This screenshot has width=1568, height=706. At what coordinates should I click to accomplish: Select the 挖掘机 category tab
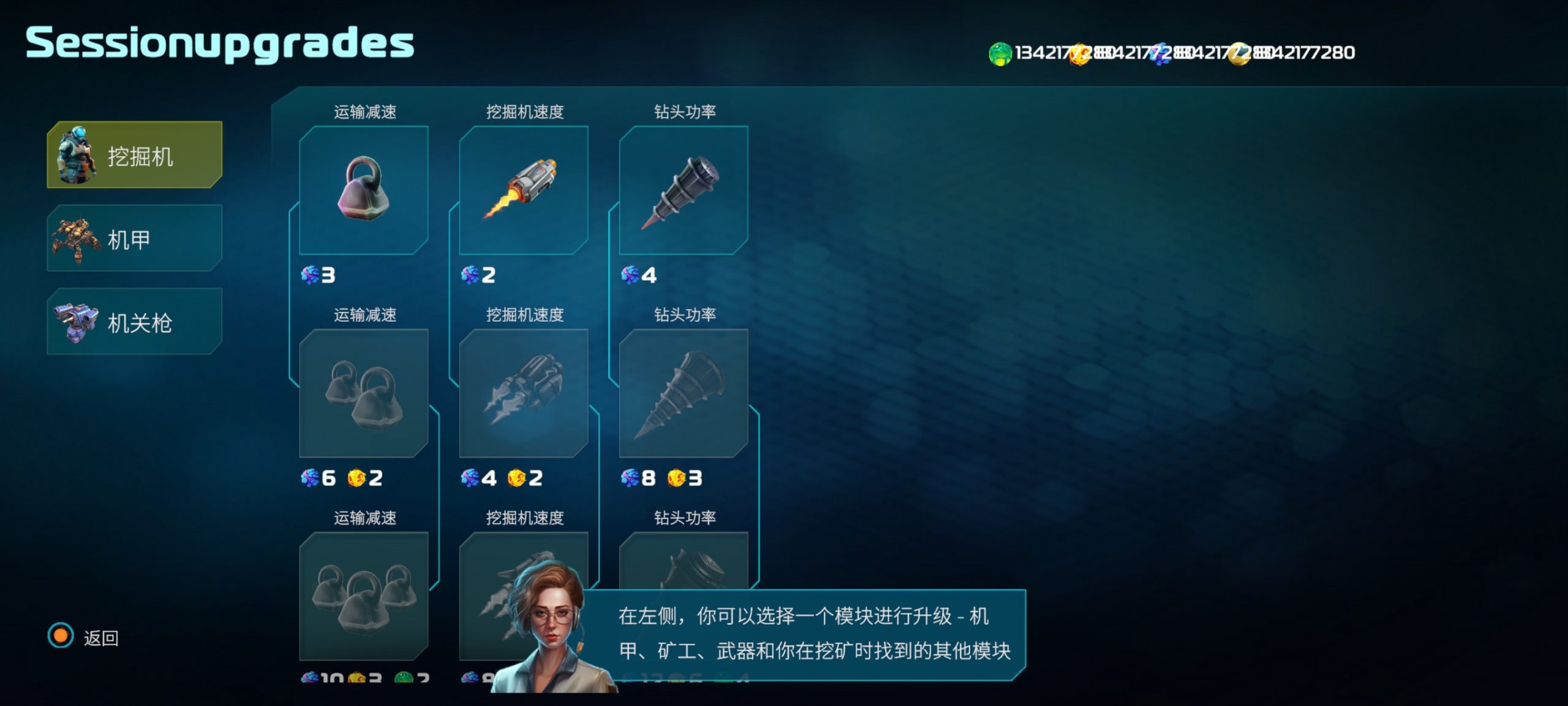pyautogui.click(x=135, y=154)
